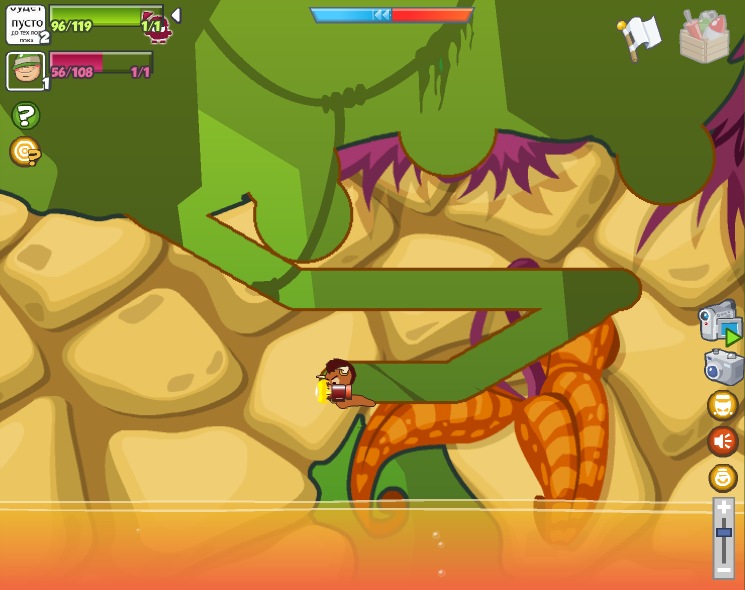Viewport: 745px width, 590px height.
Task: Open the green question mark help button
Action: click(25, 116)
